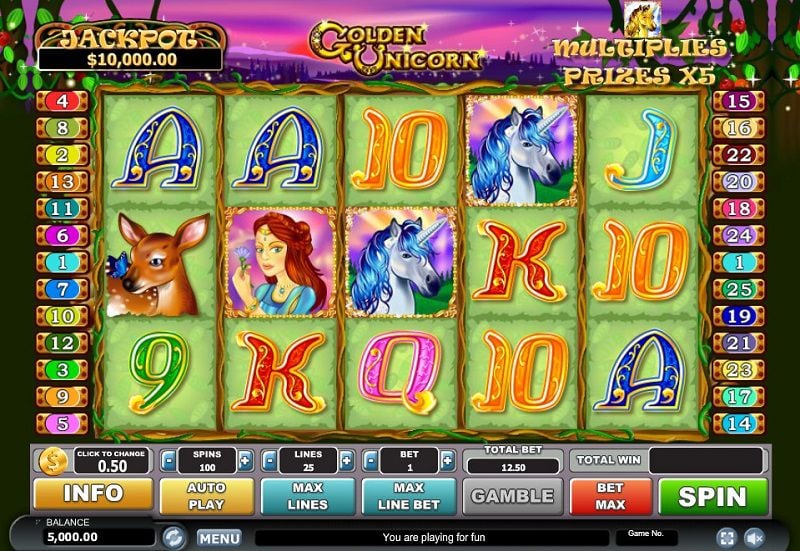
Task: Add more paylines with the plus button
Action: point(346,461)
